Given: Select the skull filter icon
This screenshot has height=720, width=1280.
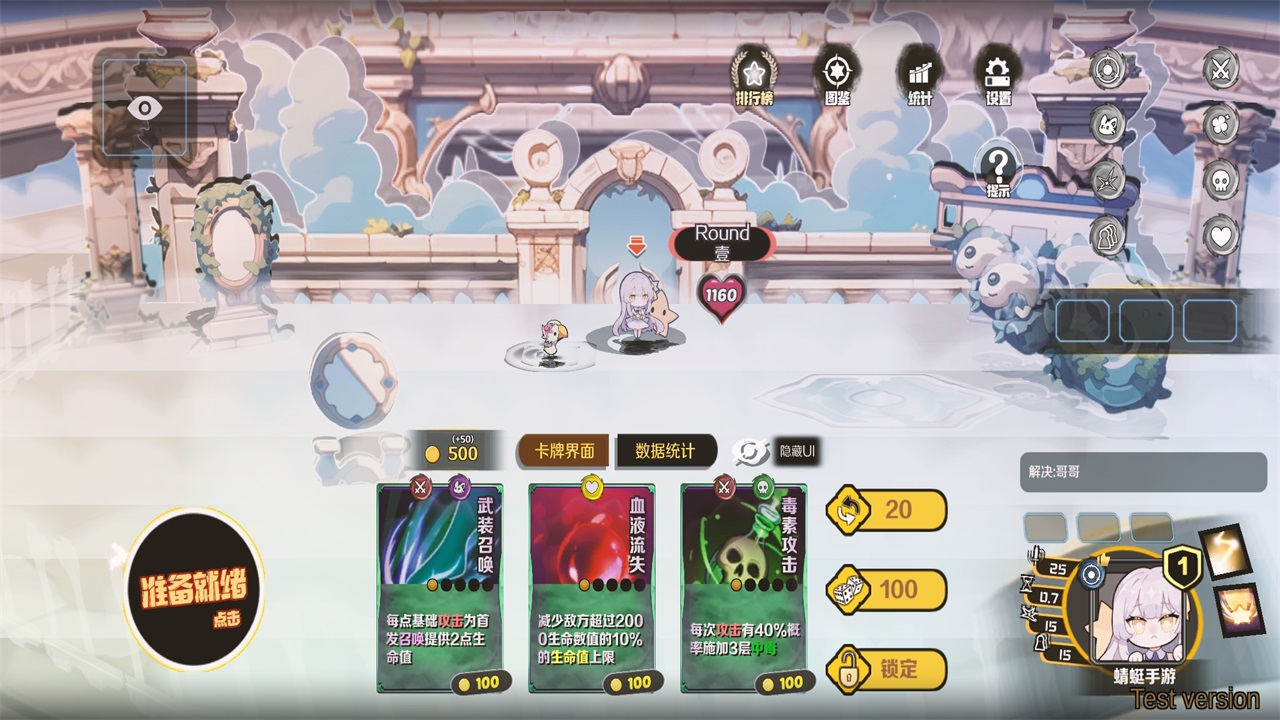Looking at the screenshot, I should pyautogui.click(x=1220, y=181).
